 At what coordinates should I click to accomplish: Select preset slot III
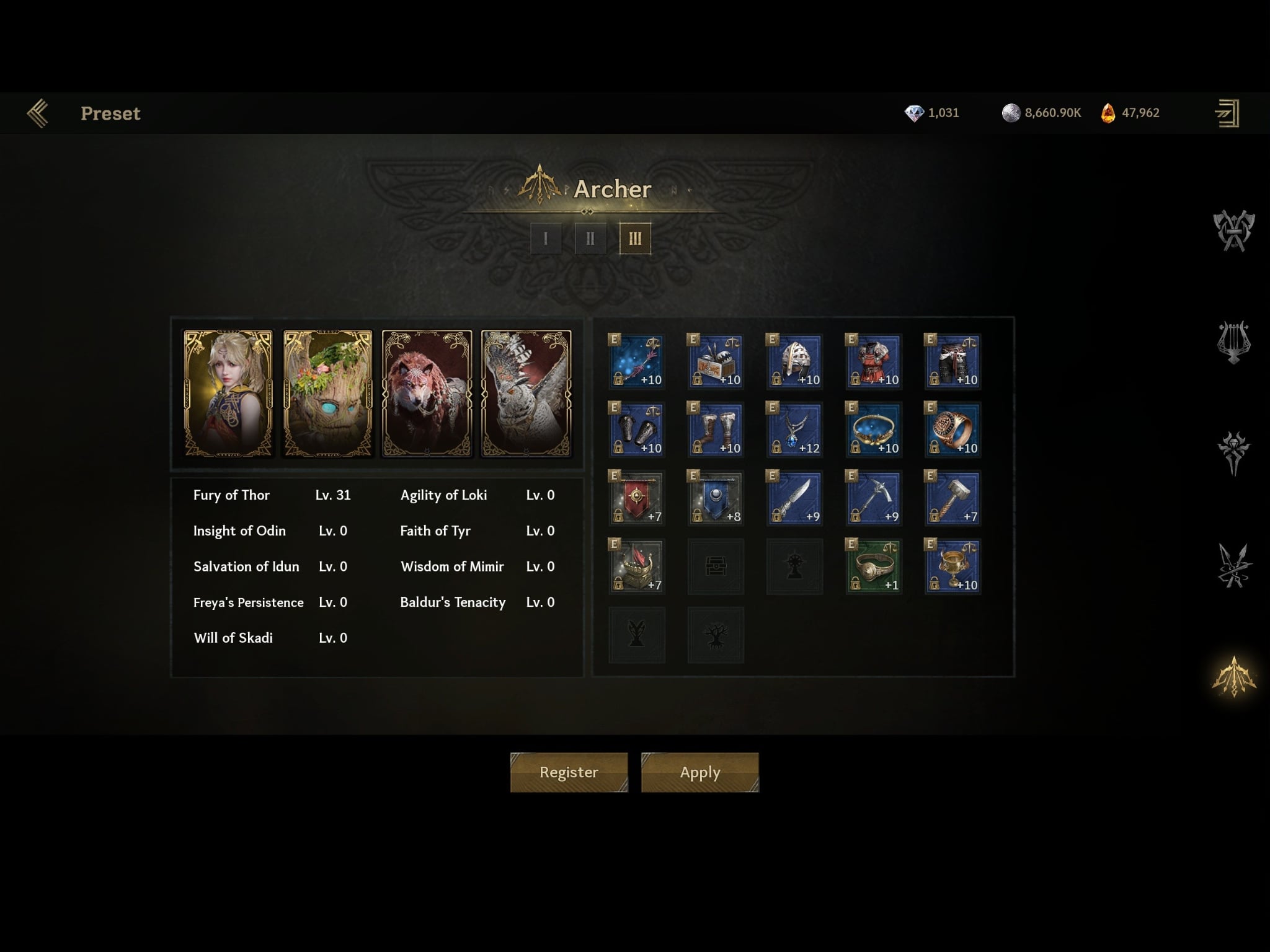635,238
